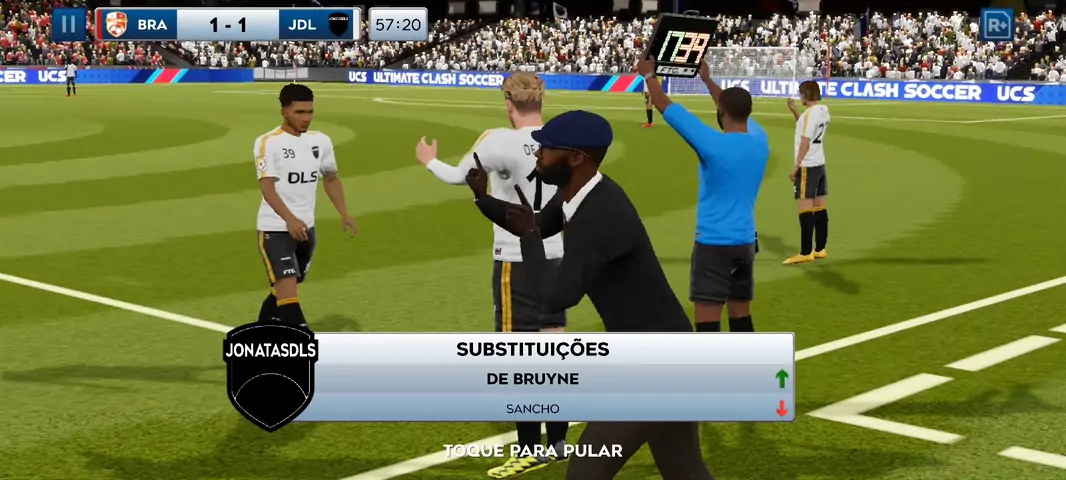Tap the R+ replay button
The width and height of the screenshot is (1066, 480).
[x=996, y=24]
